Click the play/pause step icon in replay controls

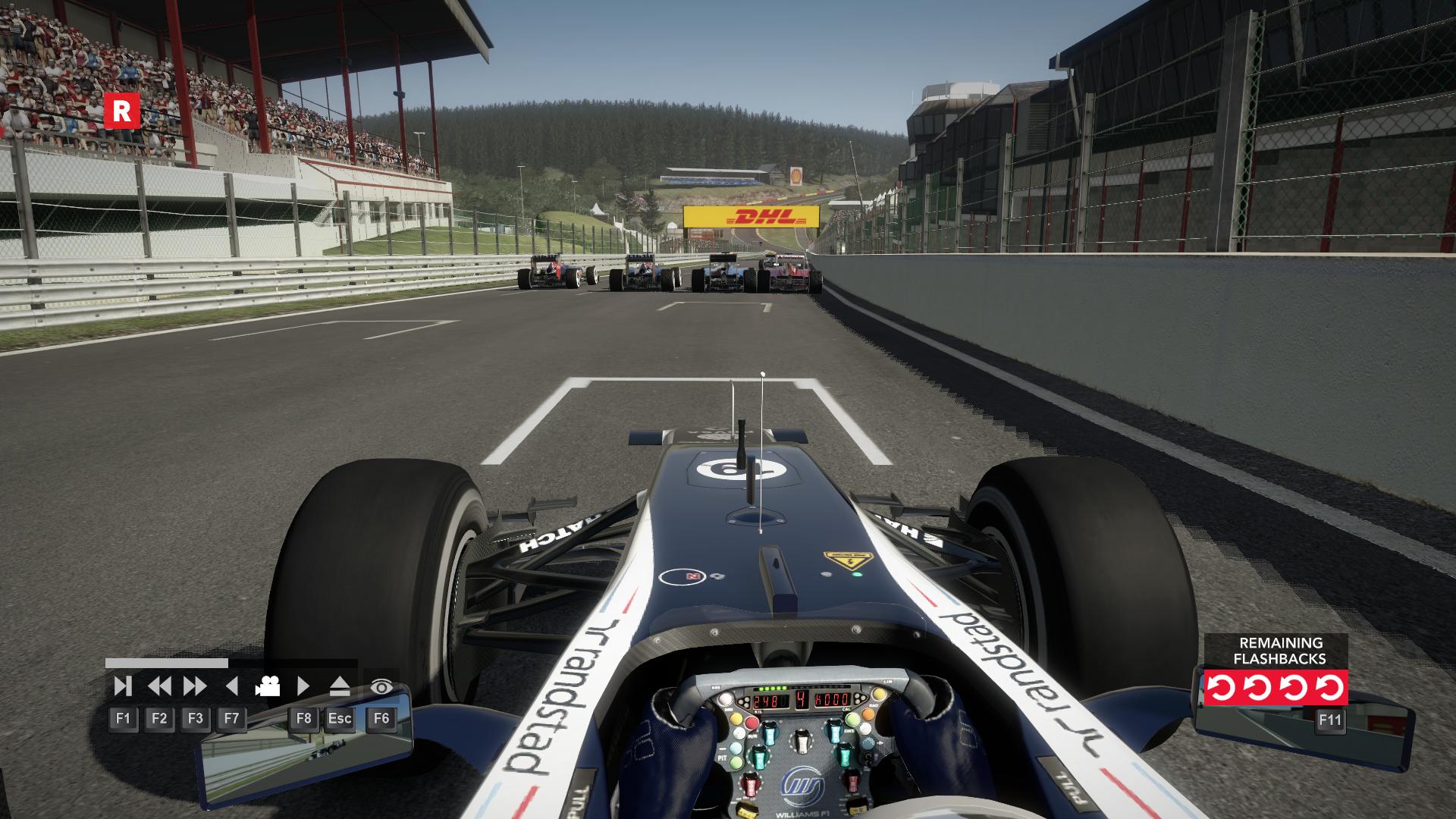[x=122, y=686]
